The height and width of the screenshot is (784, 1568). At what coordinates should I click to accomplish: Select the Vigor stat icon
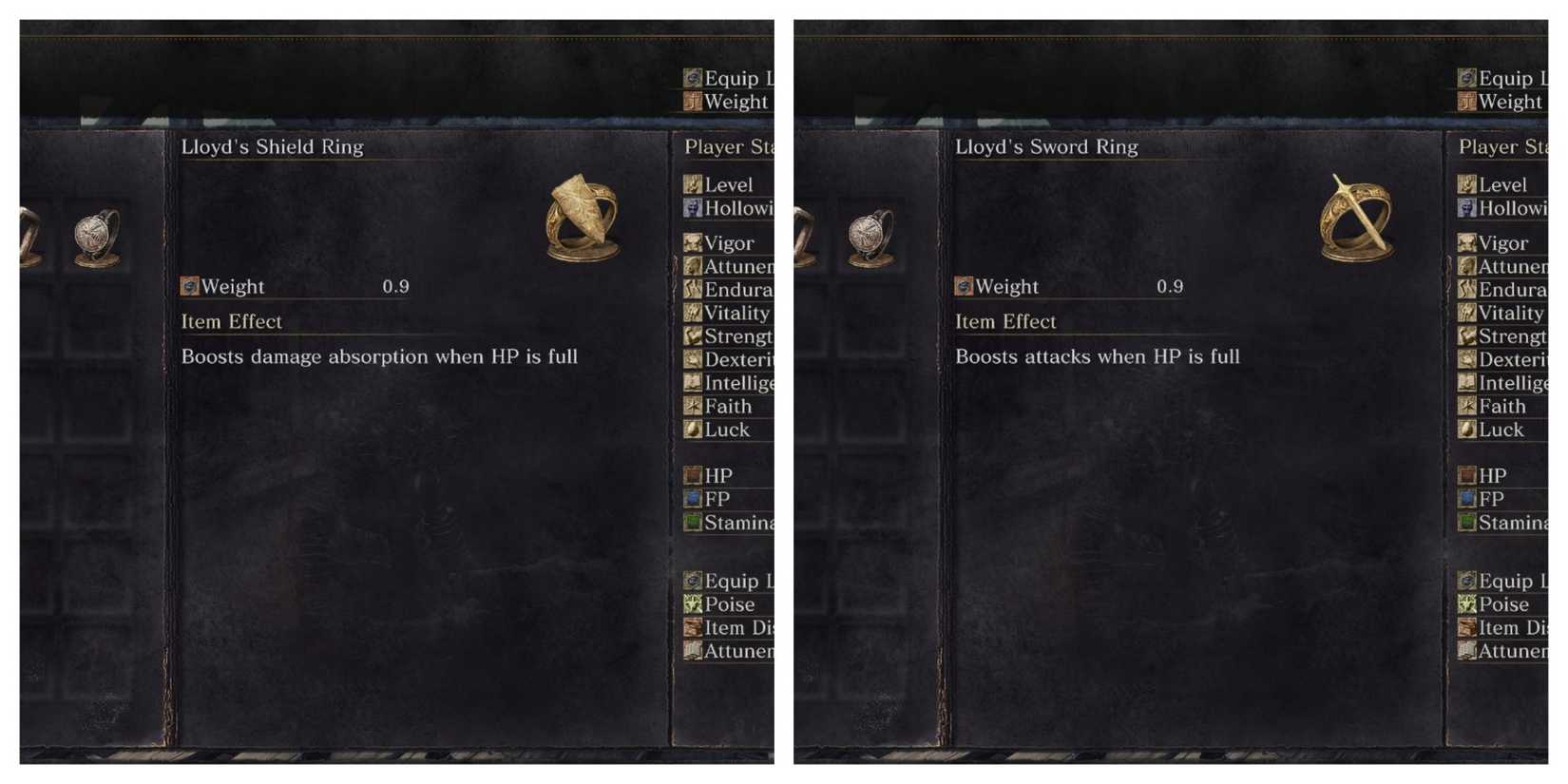(693, 243)
